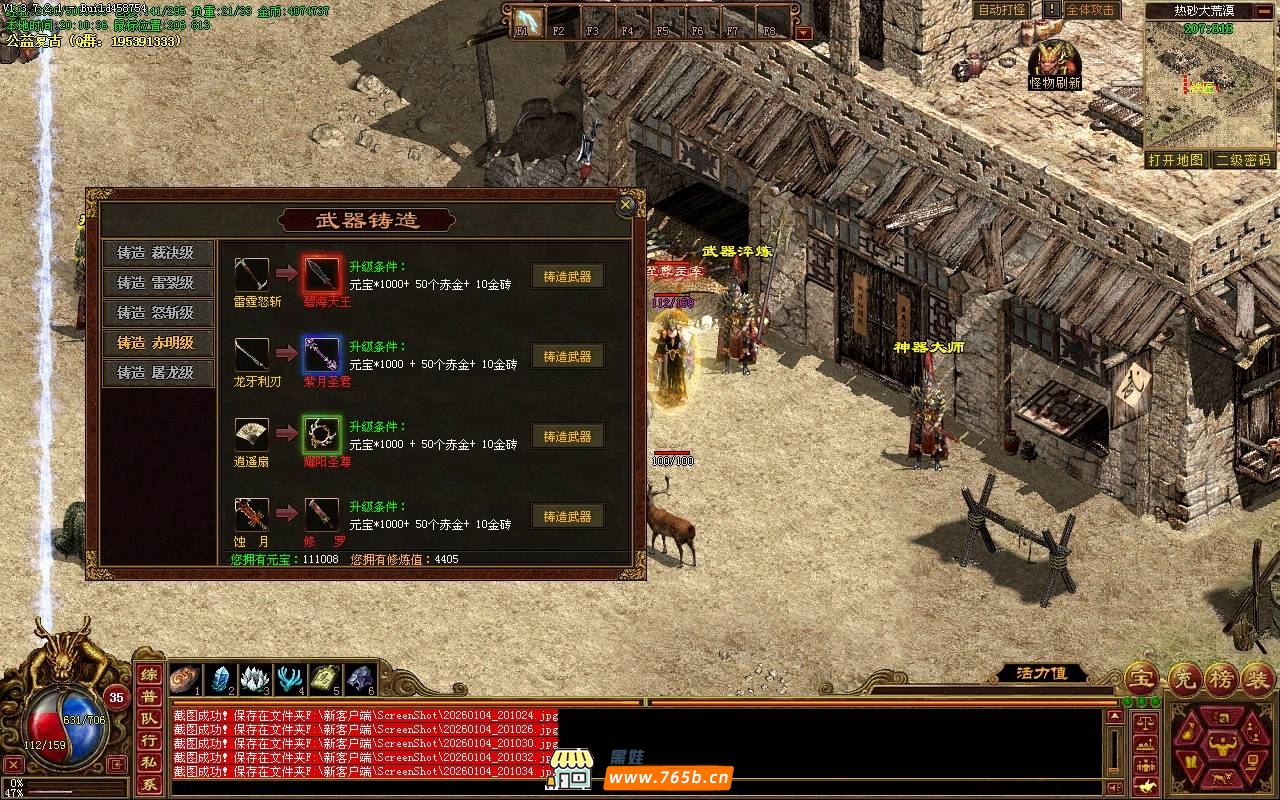Toggle 自动打怪 auto-fight
The height and width of the screenshot is (800, 1280).
[1001, 10]
